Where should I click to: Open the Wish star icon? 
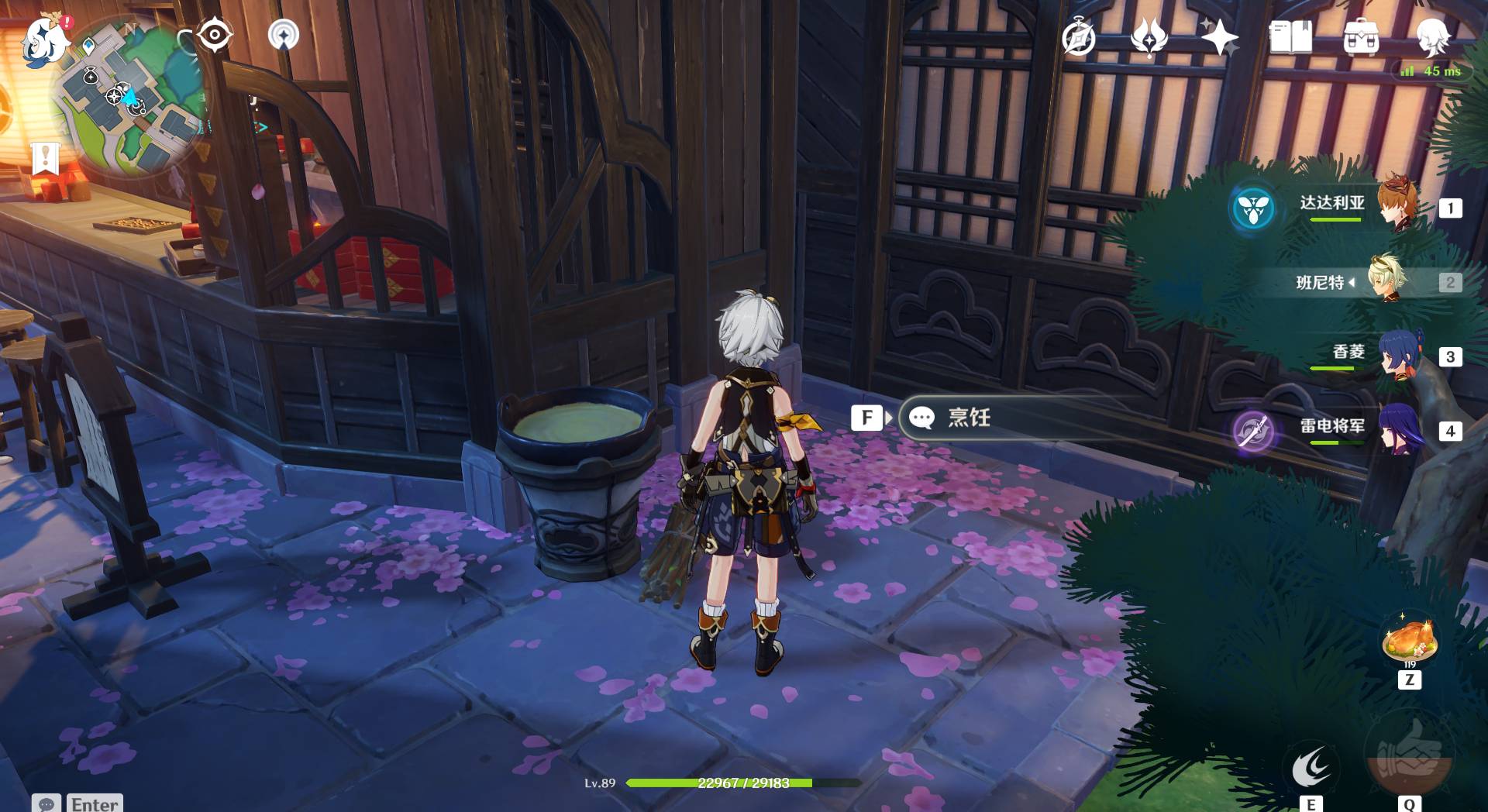(1218, 37)
